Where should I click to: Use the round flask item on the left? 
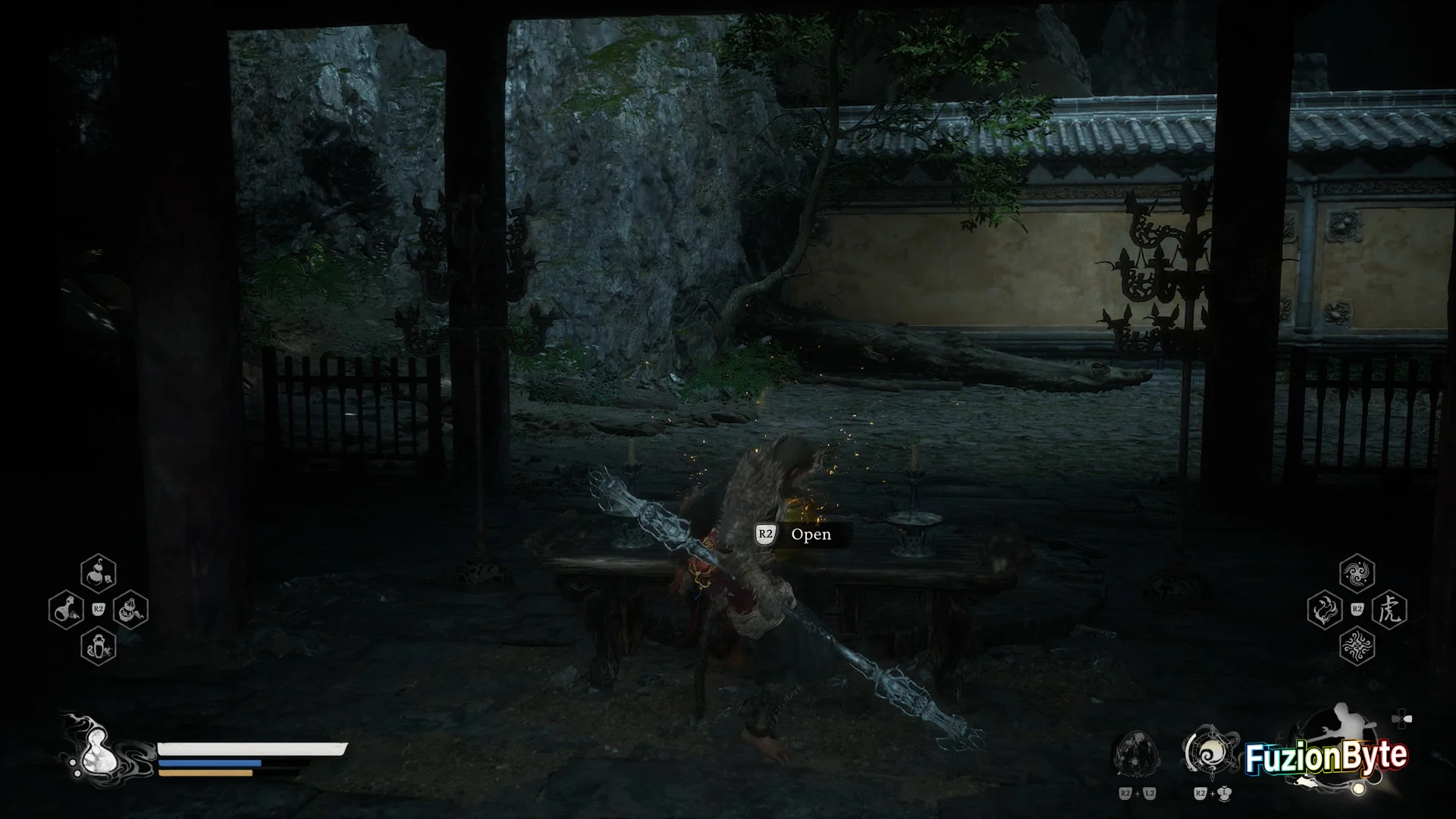[x=66, y=610]
